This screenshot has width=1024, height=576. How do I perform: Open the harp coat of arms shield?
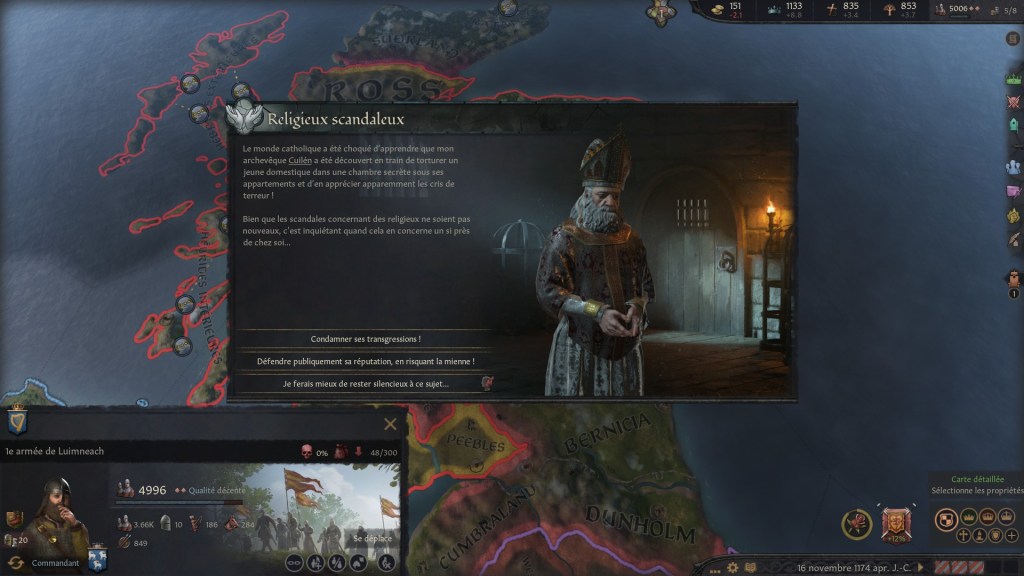[17, 421]
